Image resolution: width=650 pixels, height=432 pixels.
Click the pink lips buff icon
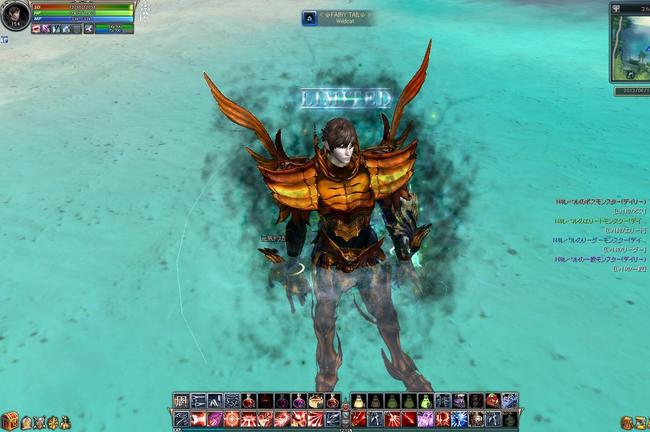click(x=36, y=29)
